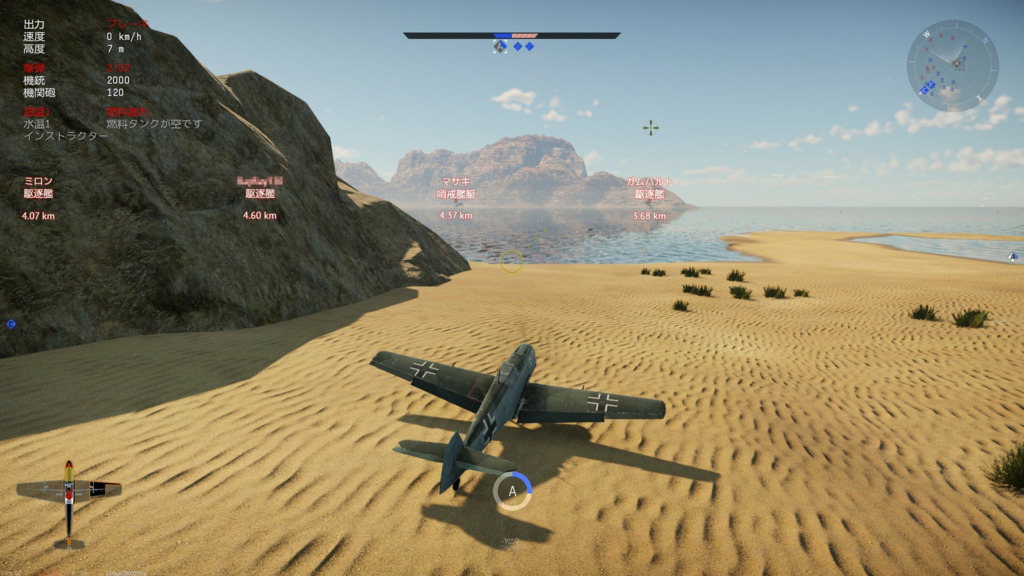Target the ミロン destroyer marker
1024x576 pixels.
pos(38,193)
